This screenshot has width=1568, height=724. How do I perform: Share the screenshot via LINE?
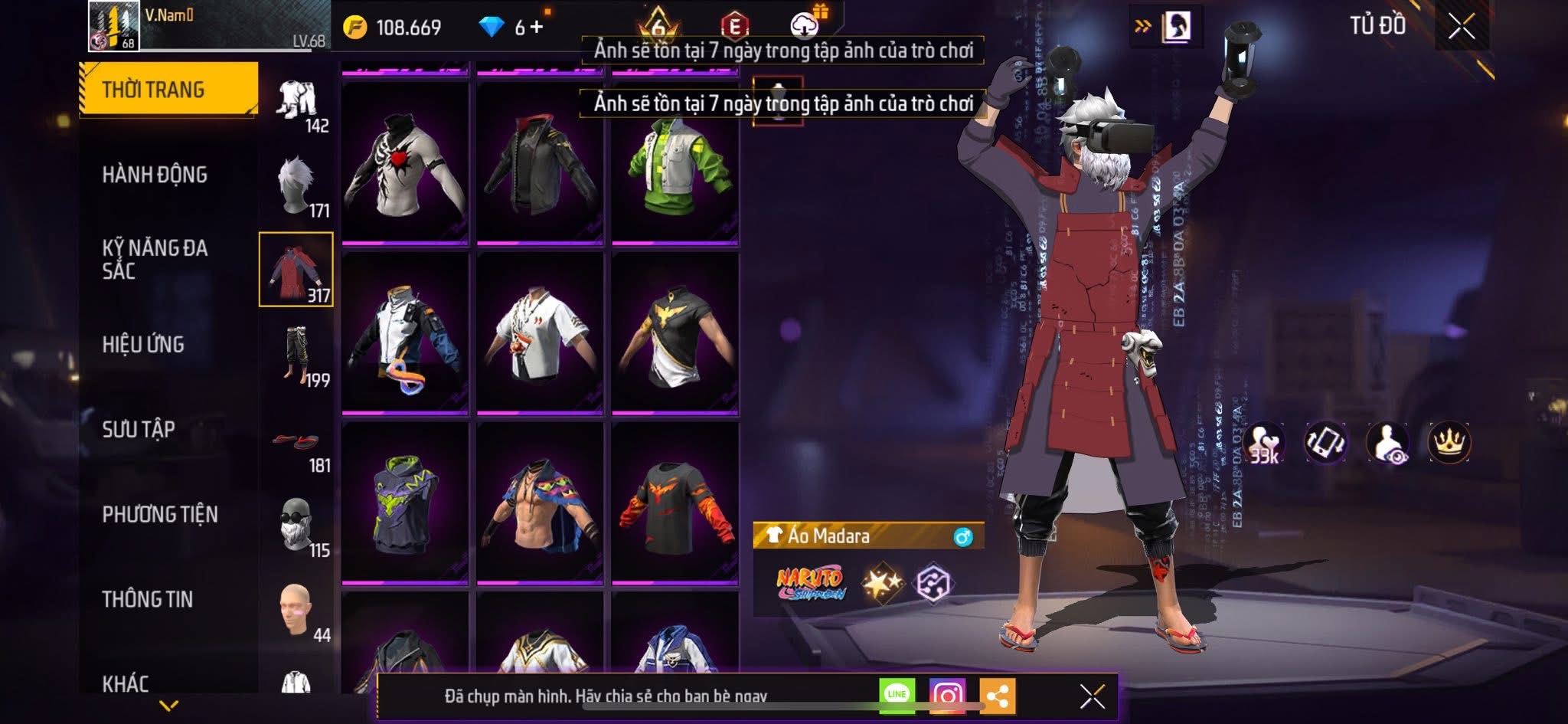coord(897,695)
